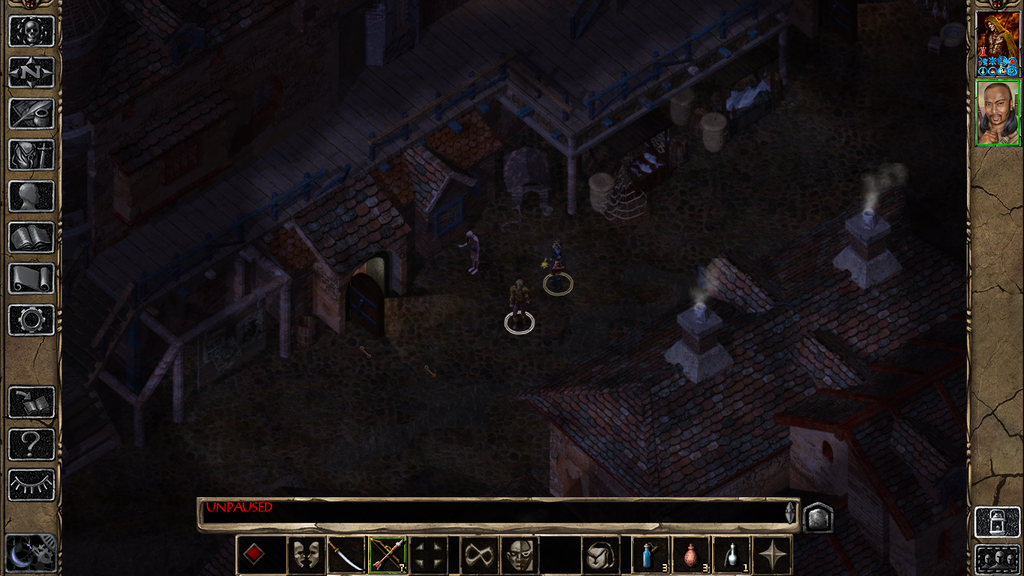This screenshot has width=1024, height=576.
Task: Show the character record via the head icon
Action: [x=31, y=196]
